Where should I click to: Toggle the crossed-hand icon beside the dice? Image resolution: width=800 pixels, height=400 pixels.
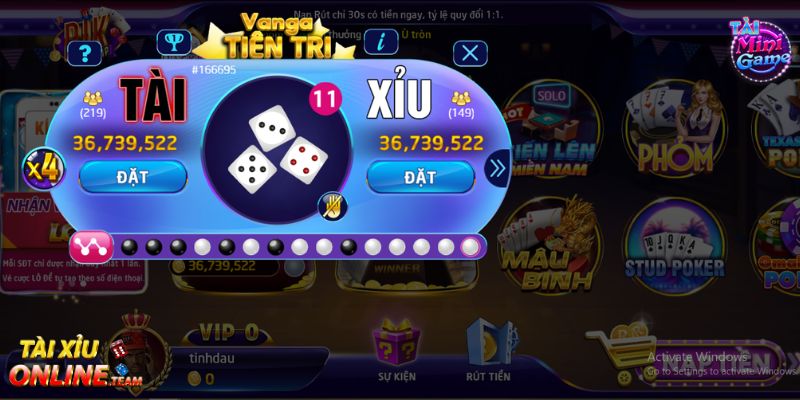331,206
